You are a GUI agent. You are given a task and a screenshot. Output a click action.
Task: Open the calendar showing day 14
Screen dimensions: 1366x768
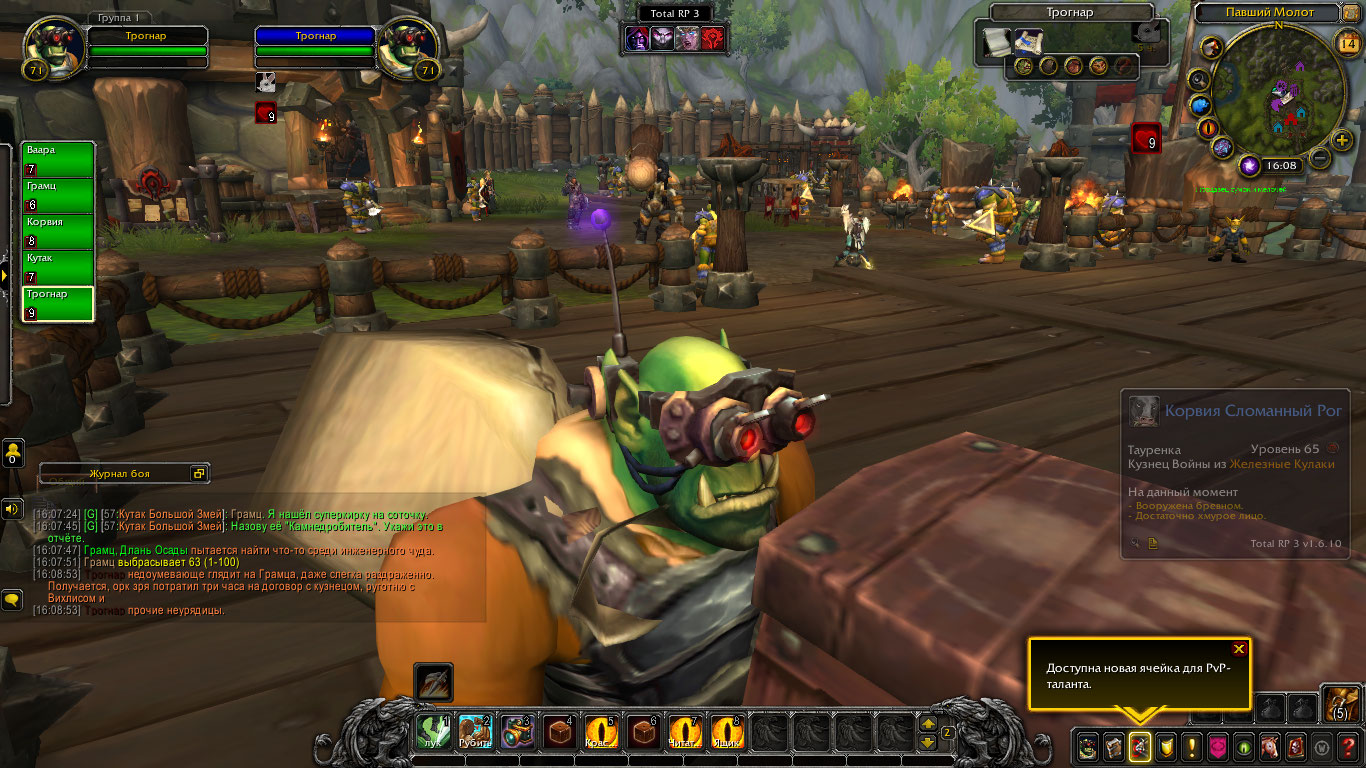1346,42
